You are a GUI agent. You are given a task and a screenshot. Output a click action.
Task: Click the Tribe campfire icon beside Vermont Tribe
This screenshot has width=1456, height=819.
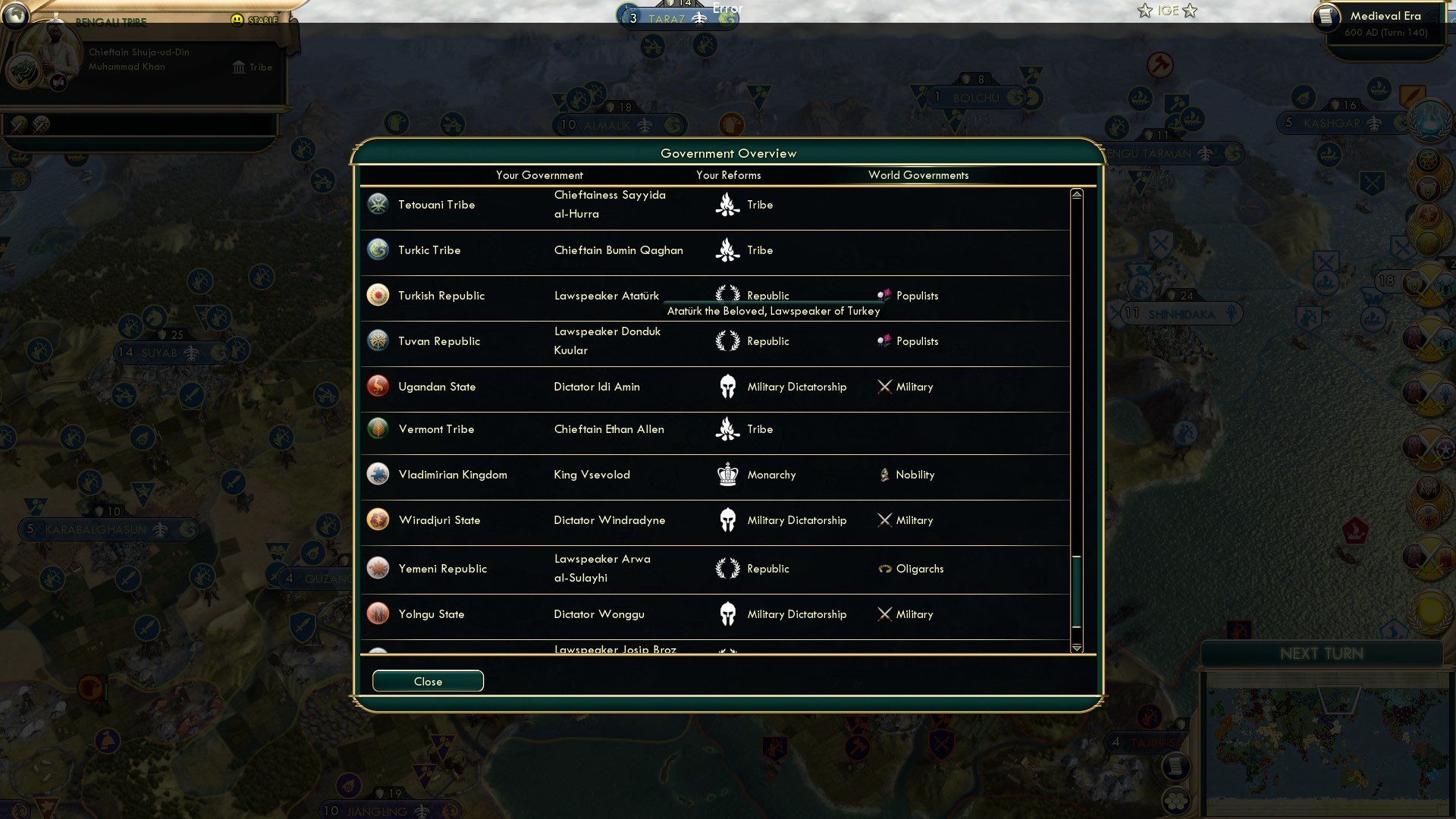tap(727, 429)
